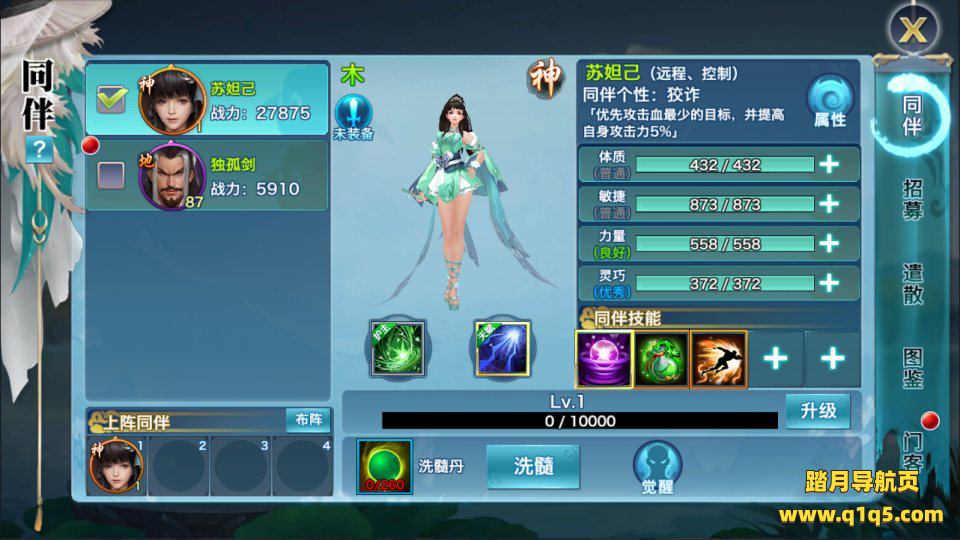Increase 敏捷 agility with its plus button
The image size is (960, 540).
(829, 204)
